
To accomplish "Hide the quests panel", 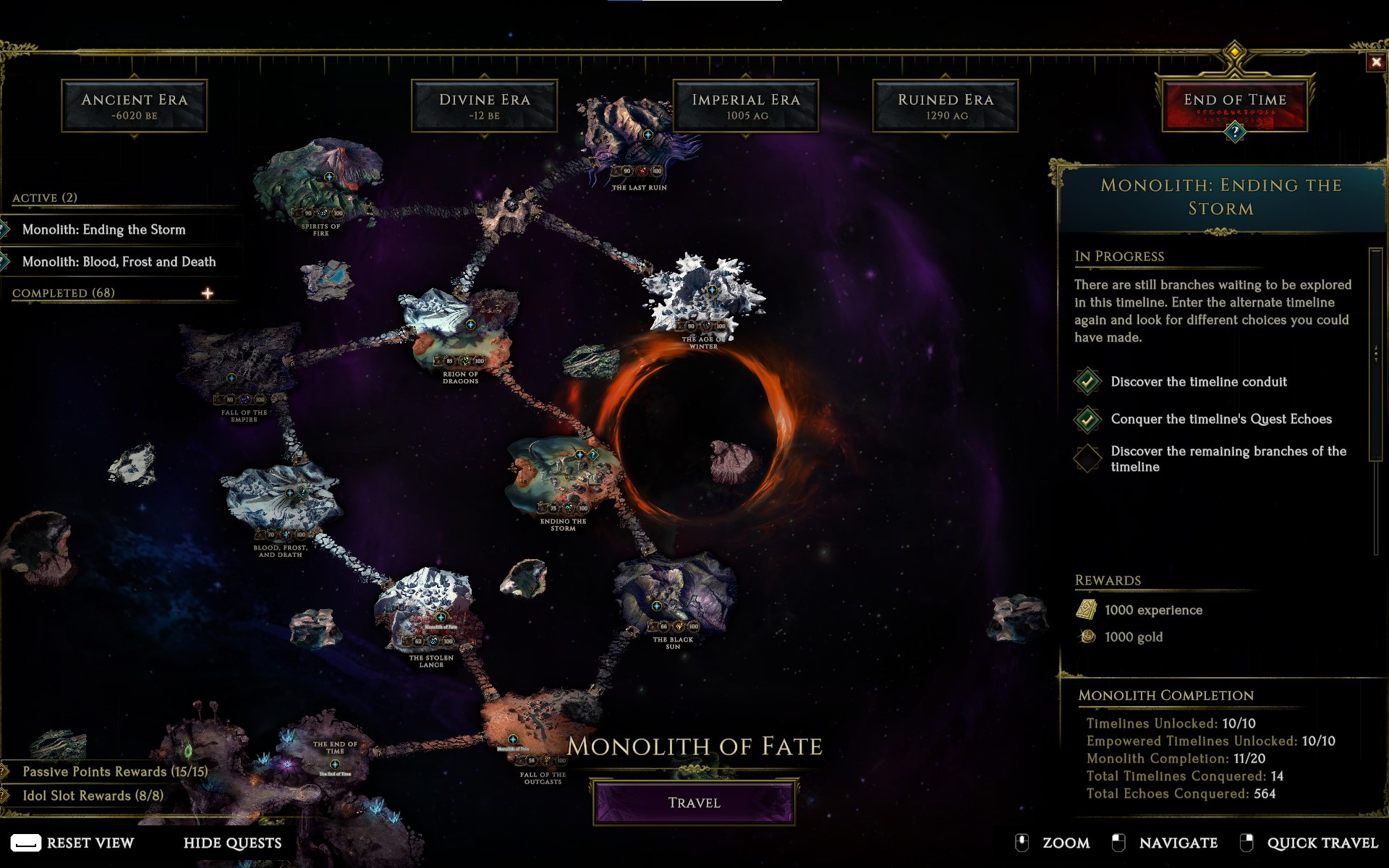I will [232, 843].
